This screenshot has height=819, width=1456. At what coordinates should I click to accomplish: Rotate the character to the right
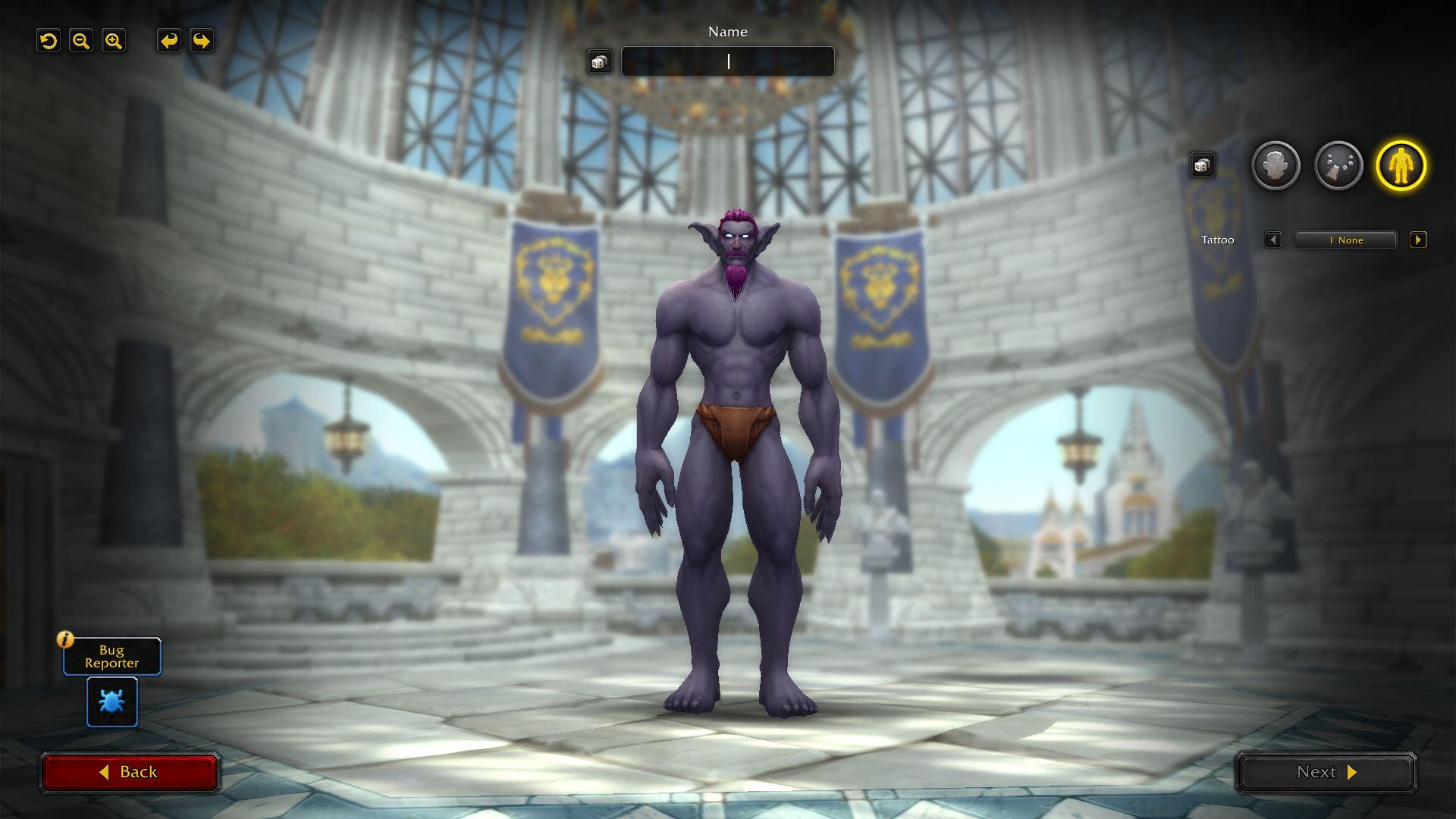[202, 41]
